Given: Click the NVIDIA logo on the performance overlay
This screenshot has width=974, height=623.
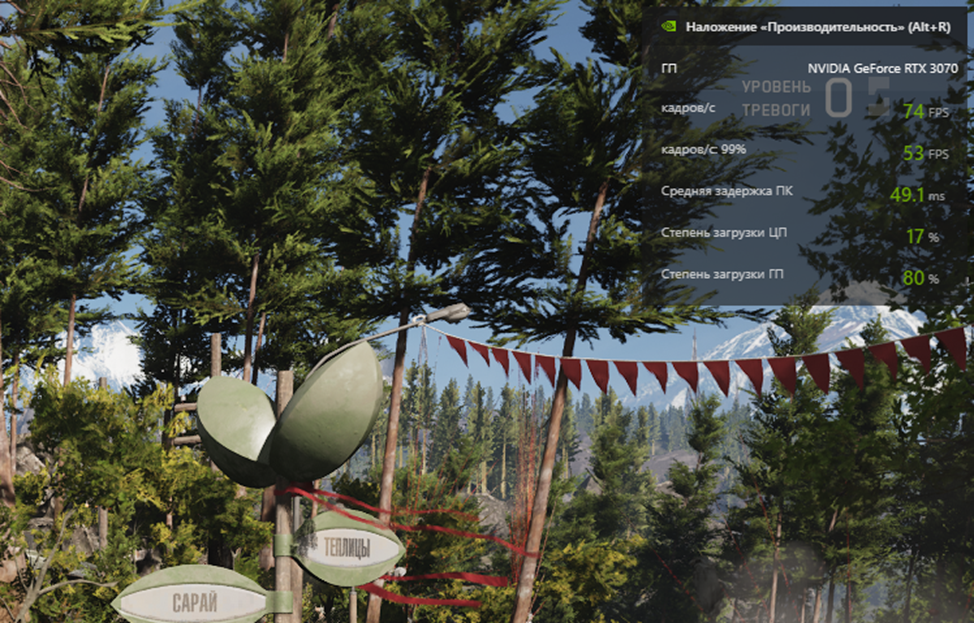Looking at the screenshot, I should tap(668, 27).
